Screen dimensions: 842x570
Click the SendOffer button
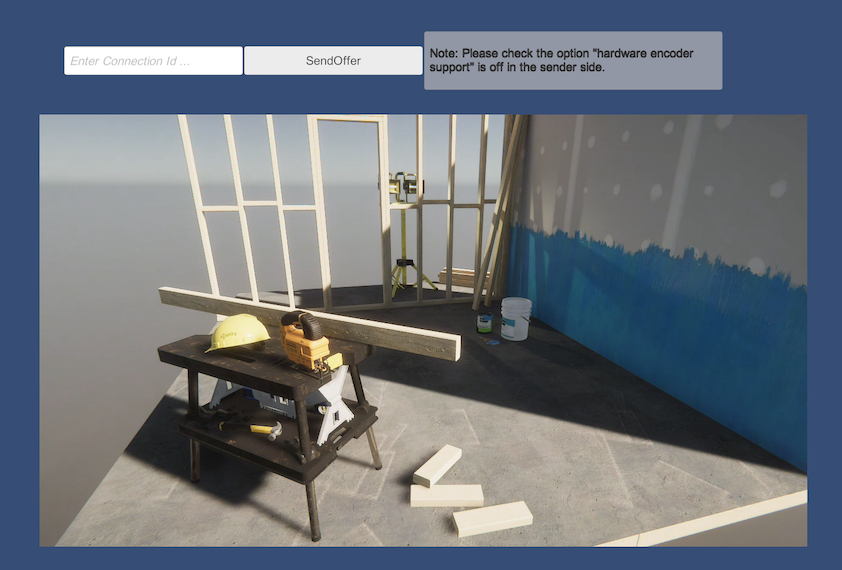click(x=333, y=61)
